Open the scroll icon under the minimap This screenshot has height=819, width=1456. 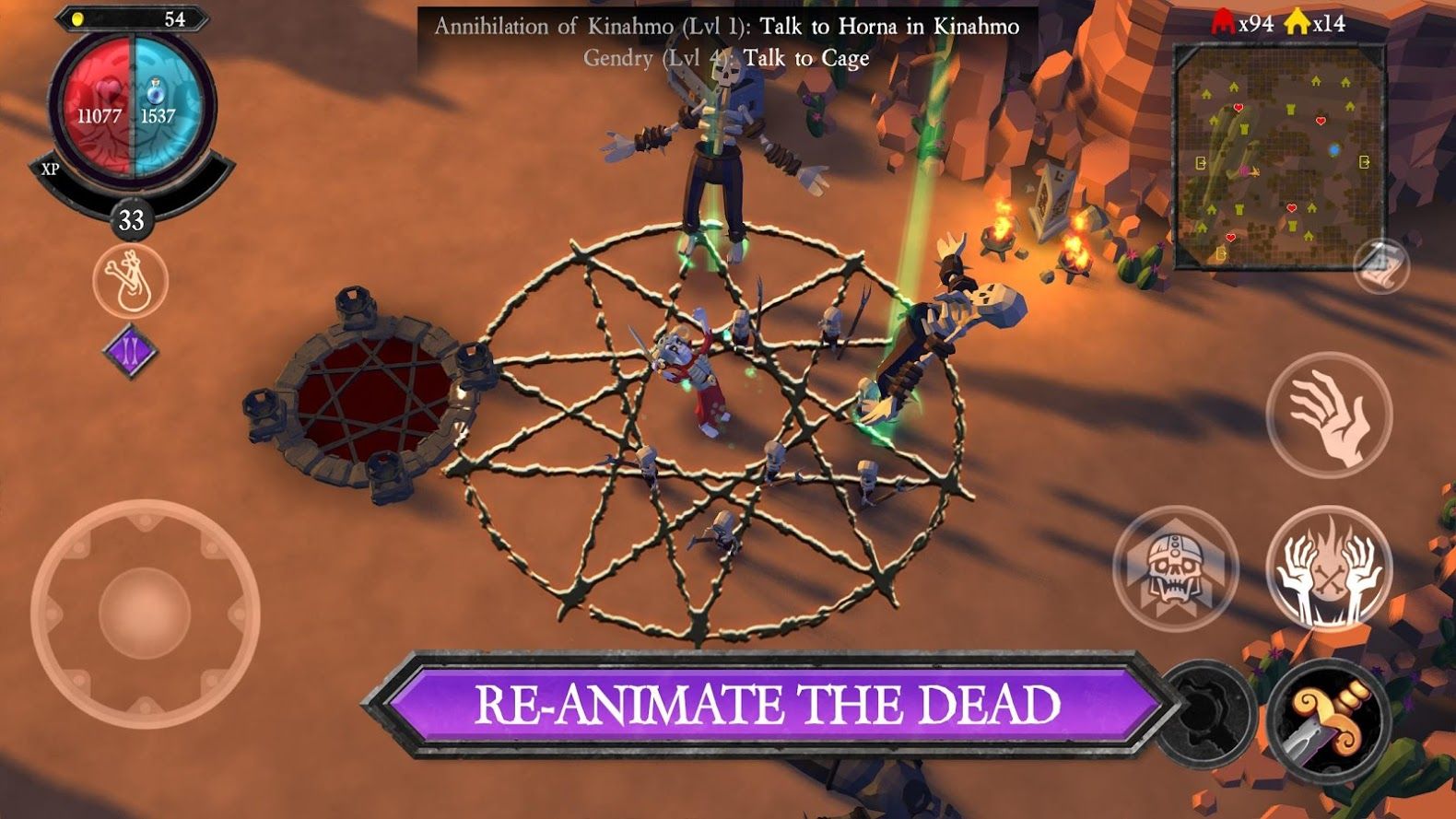[1380, 265]
